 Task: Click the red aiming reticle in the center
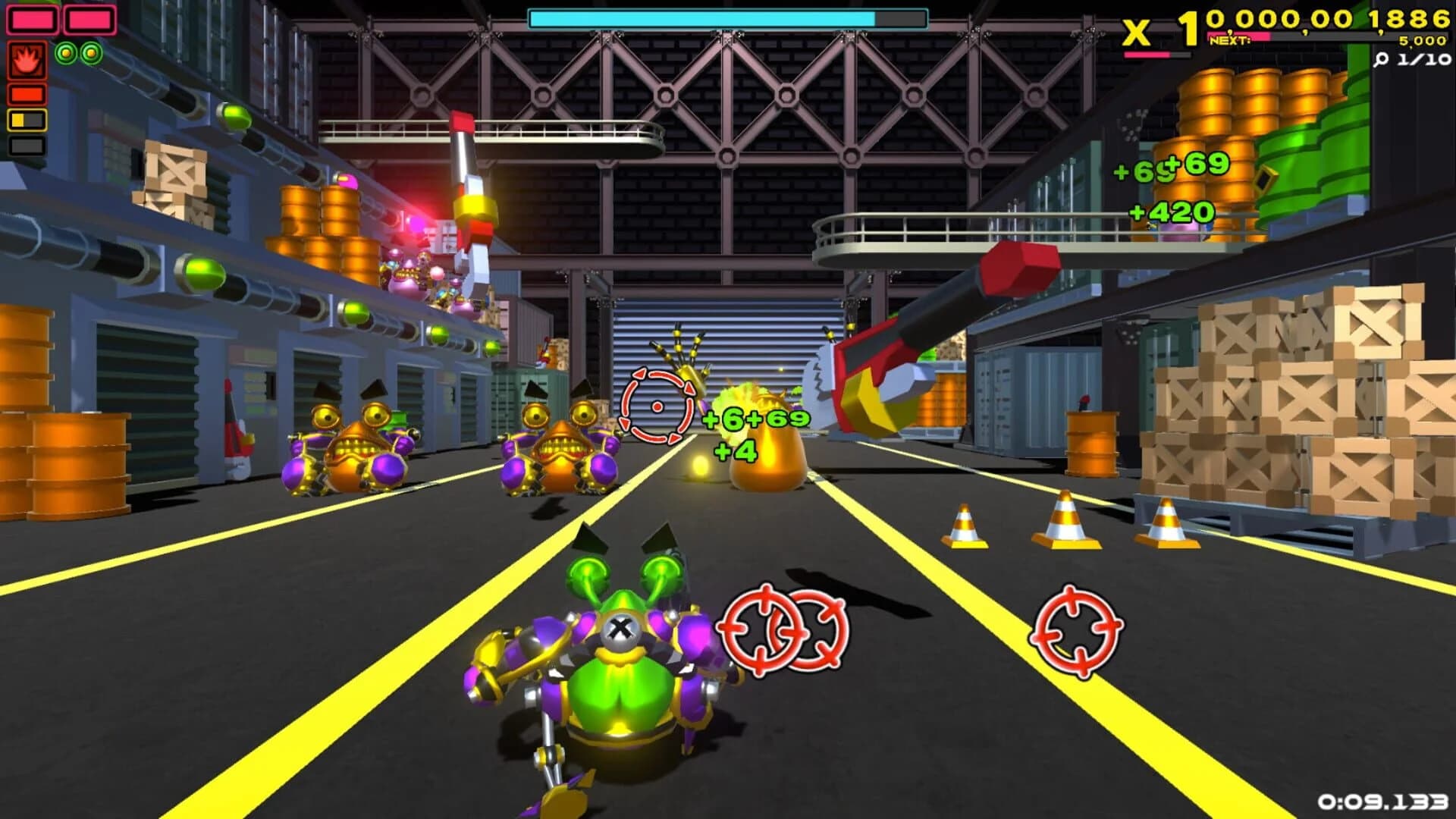[657, 408]
